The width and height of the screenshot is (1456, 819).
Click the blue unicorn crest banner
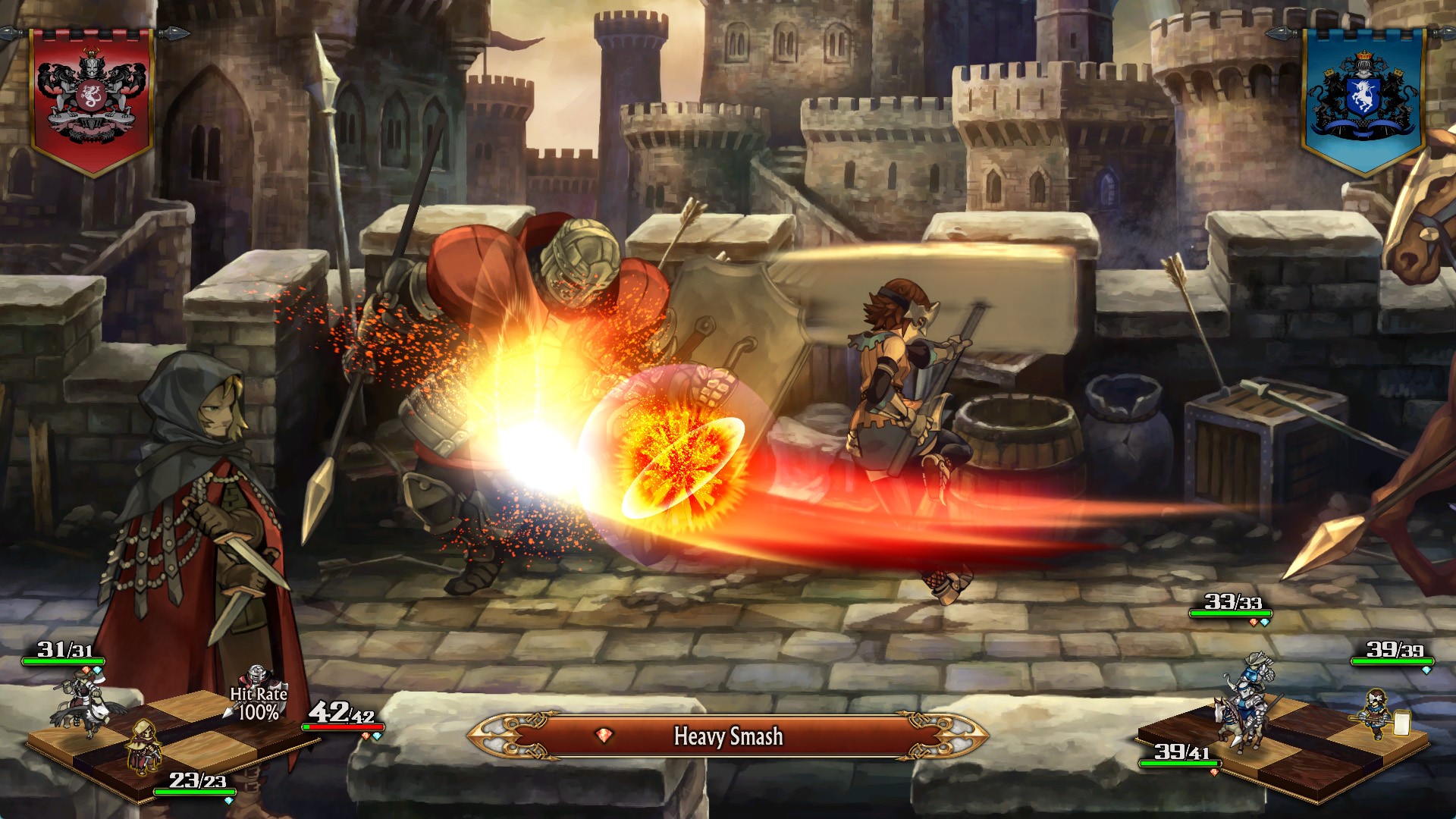pyautogui.click(x=1365, y=99)
